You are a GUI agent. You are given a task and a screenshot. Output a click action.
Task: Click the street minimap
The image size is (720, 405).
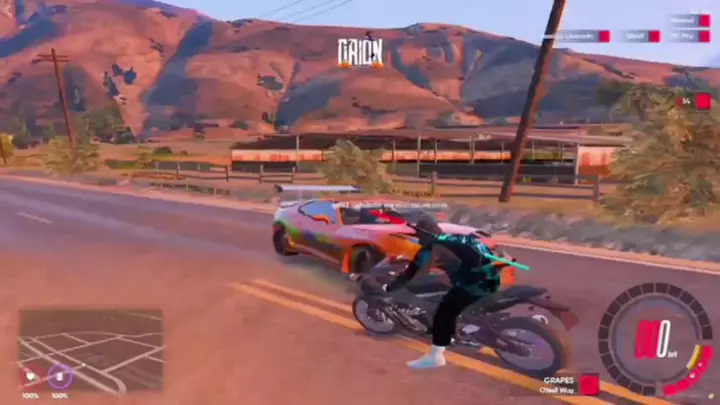click(x=90, y=348)
